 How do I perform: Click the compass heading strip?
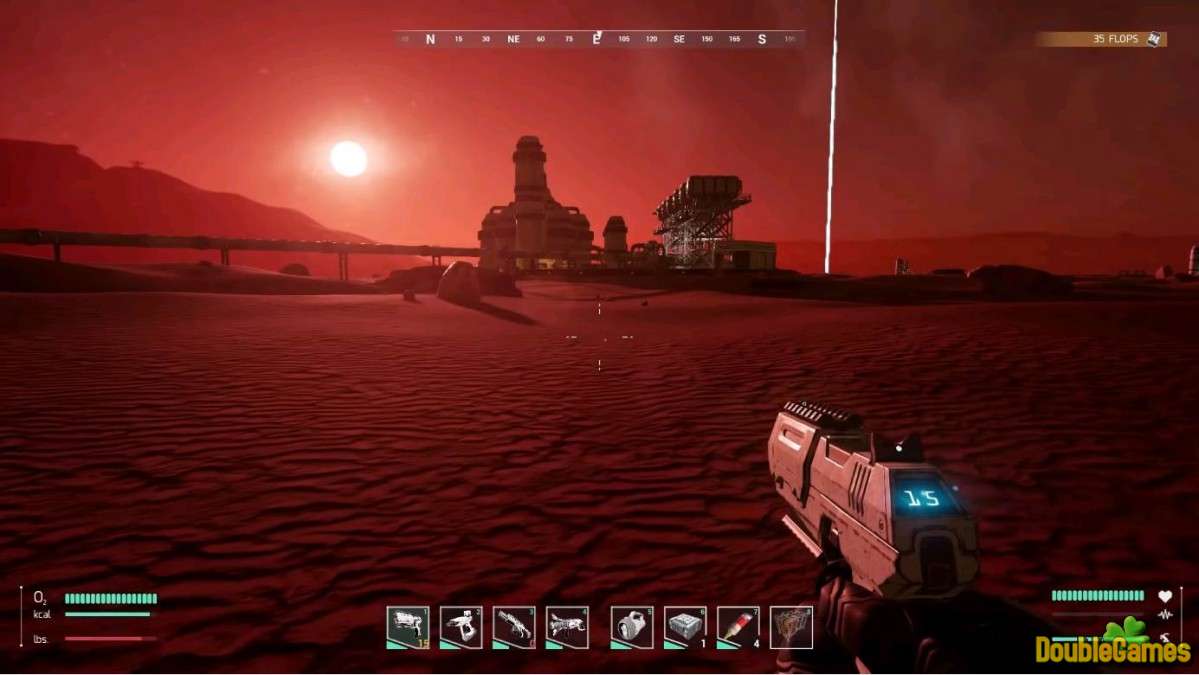coord(598,39)
